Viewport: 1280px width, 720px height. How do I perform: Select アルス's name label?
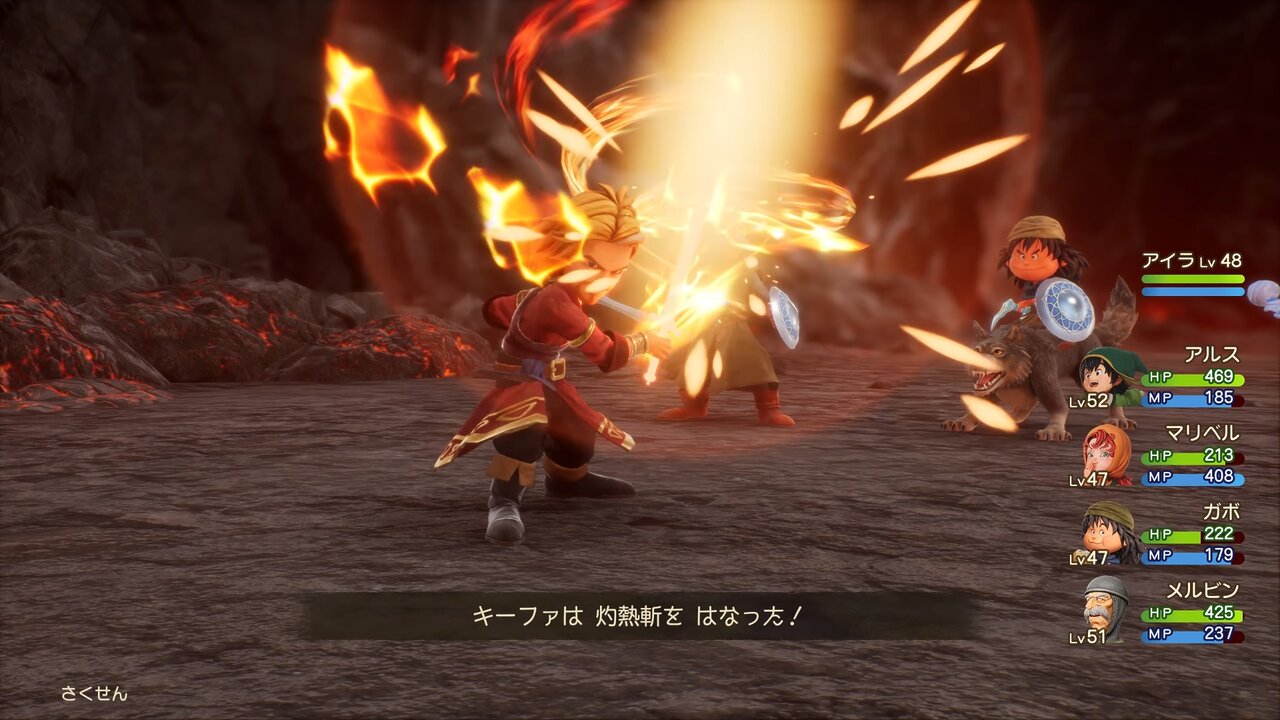click(x=1212, y=356)
